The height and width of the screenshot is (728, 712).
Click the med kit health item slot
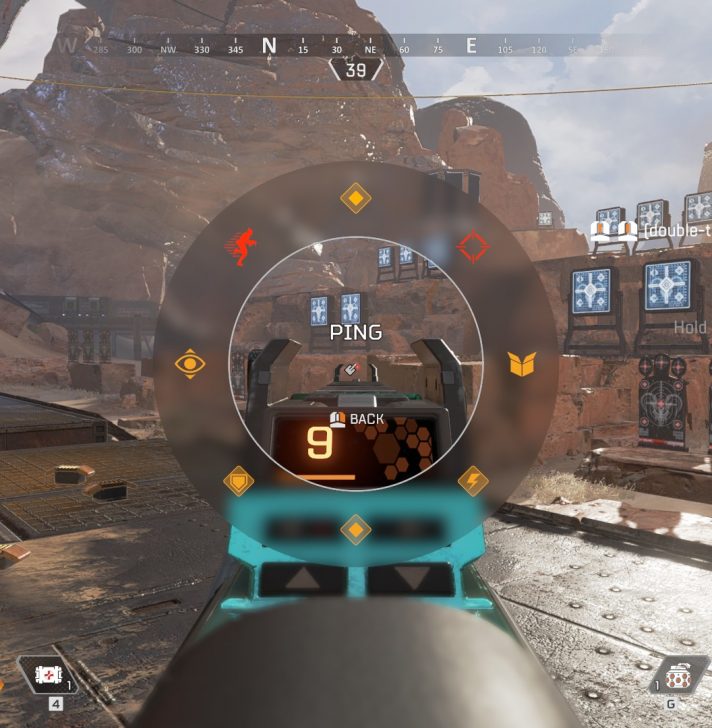coord(46,676)
